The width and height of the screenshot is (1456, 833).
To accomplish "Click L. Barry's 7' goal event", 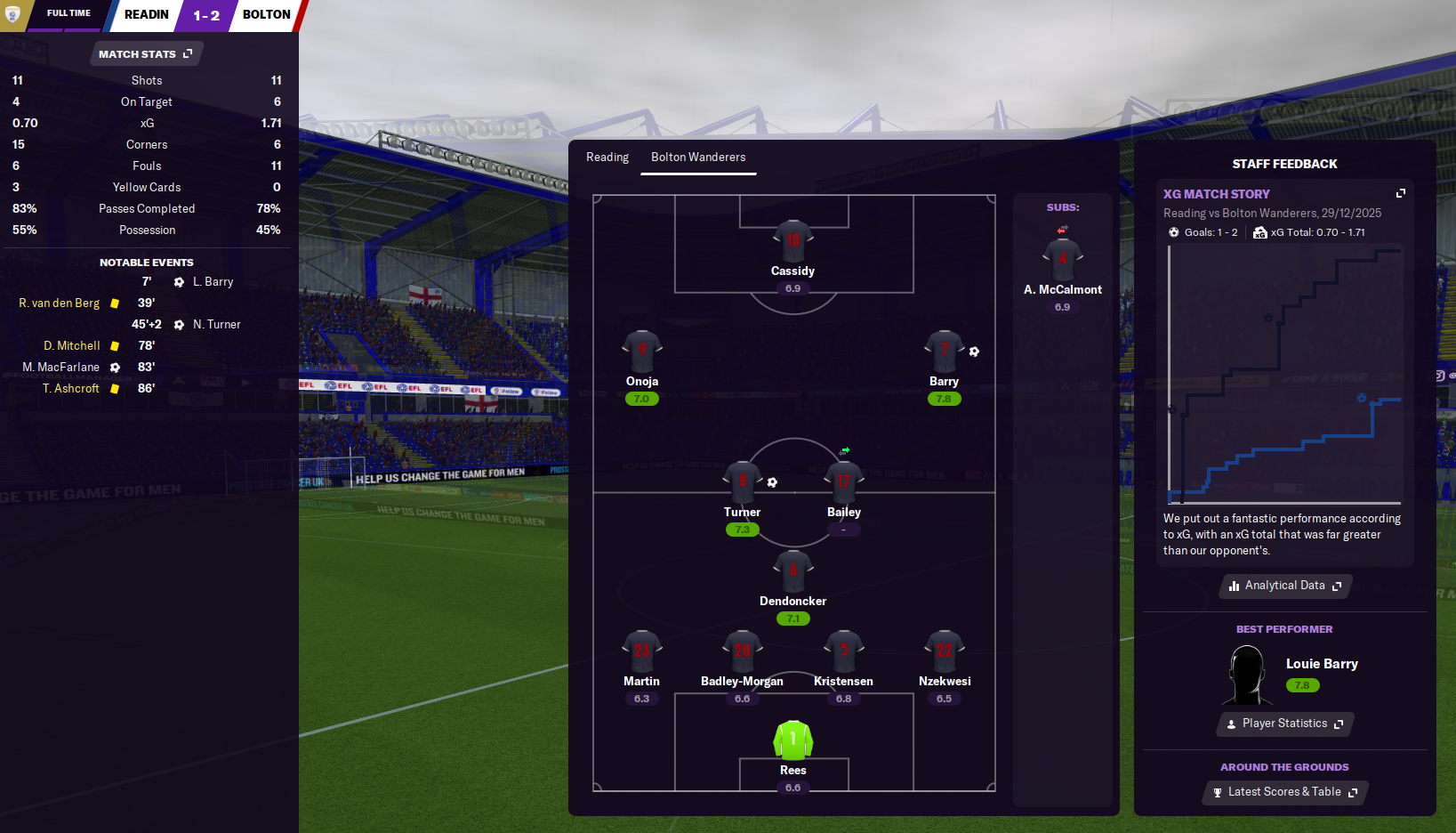I will tap(213, 282).
